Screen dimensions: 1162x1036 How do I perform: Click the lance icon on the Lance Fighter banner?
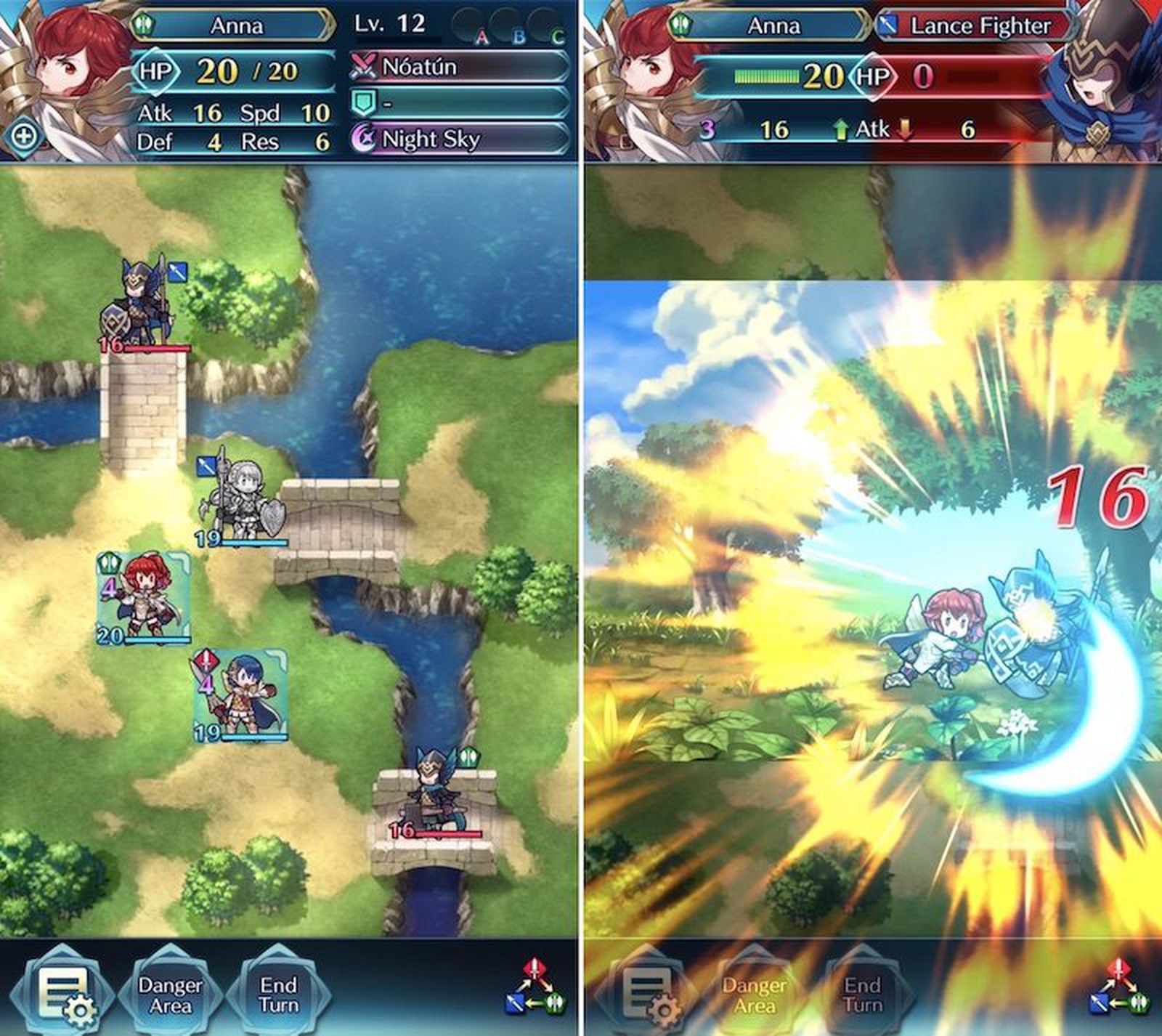click(x=888, y=25)
